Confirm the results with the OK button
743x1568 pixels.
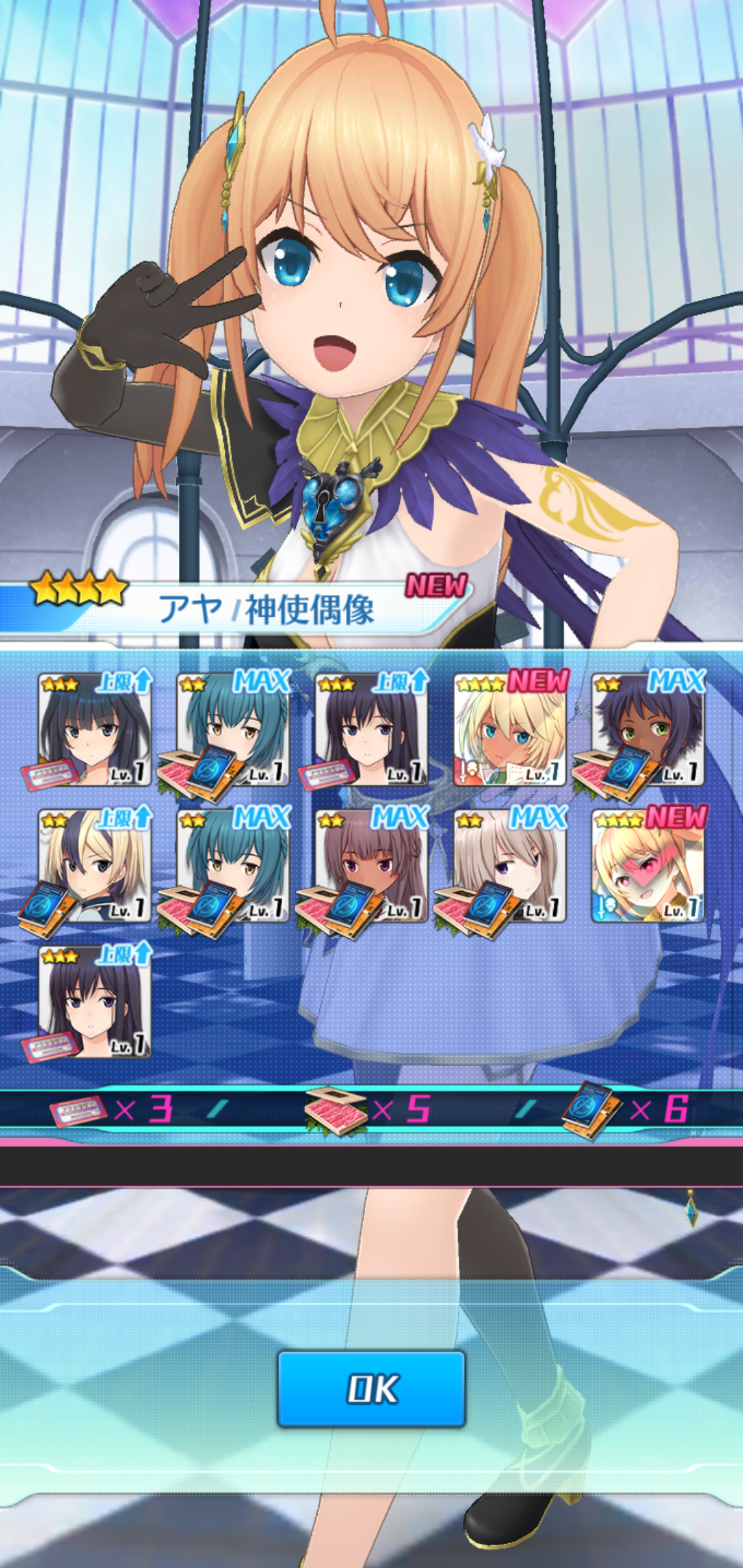(x=371, y=1389)
